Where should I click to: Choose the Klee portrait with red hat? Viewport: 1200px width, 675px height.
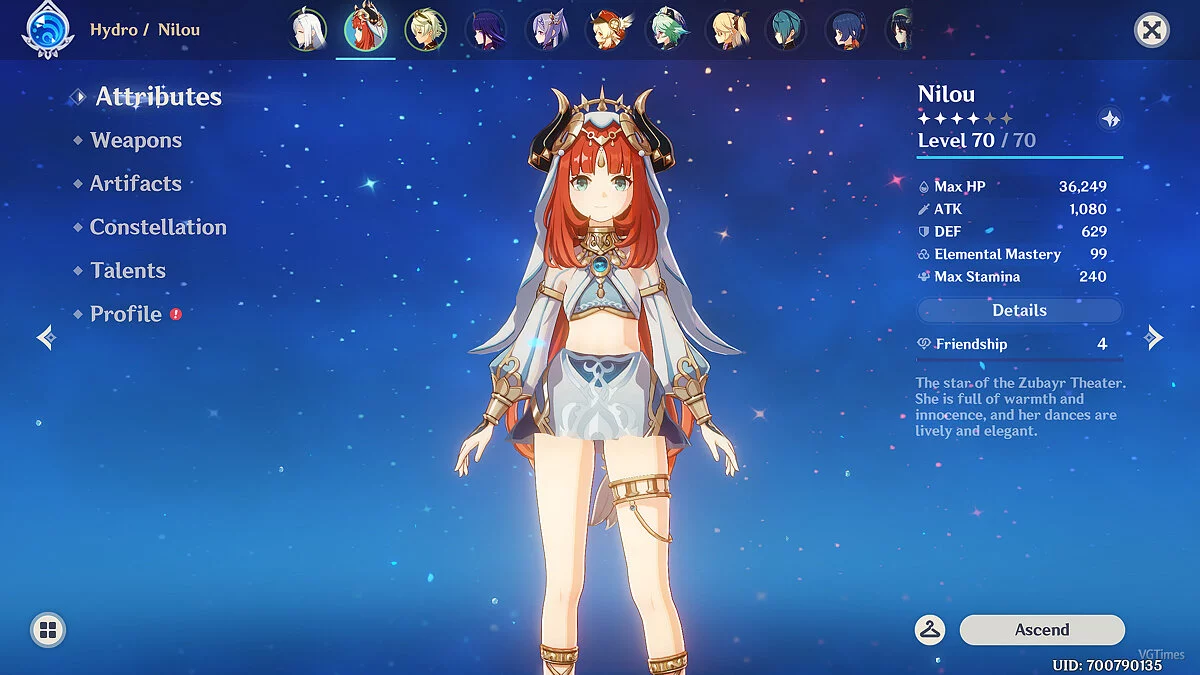click(x=607, y=31)
